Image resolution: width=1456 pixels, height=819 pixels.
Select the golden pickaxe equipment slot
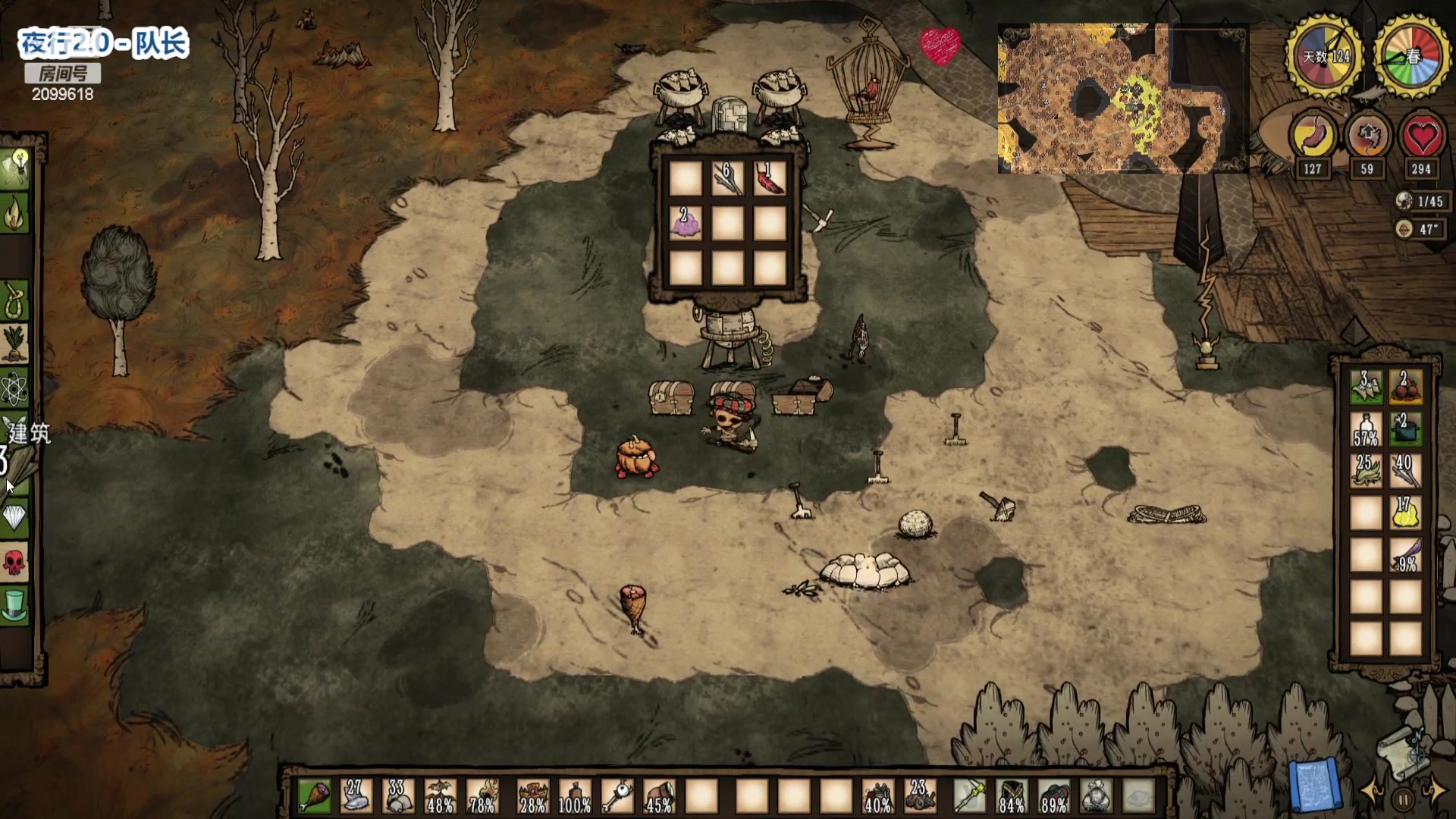(x=970, y=797)
